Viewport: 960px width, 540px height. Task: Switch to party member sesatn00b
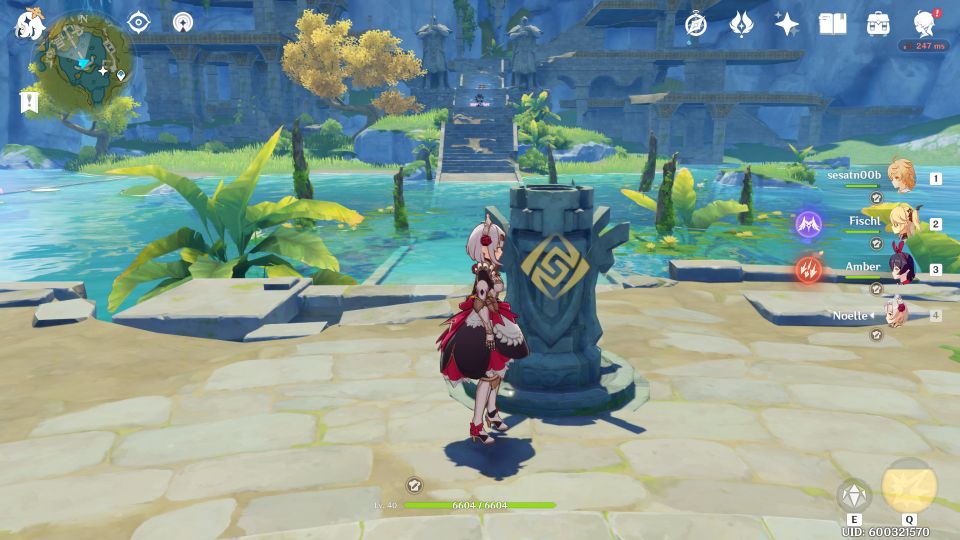pyautogui.click(x=901, y=176)
